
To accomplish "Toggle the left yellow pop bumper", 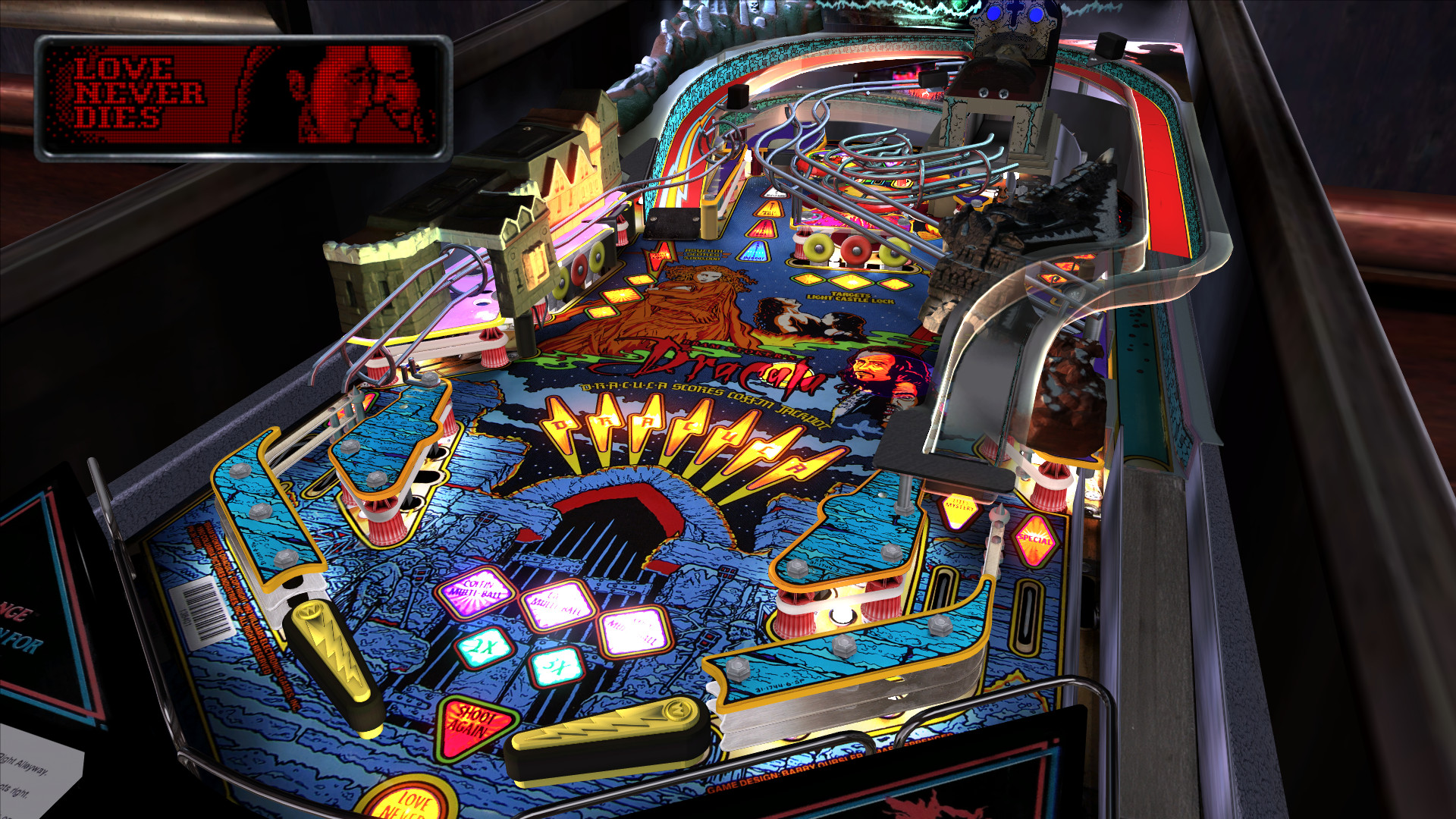I will 817,249.
